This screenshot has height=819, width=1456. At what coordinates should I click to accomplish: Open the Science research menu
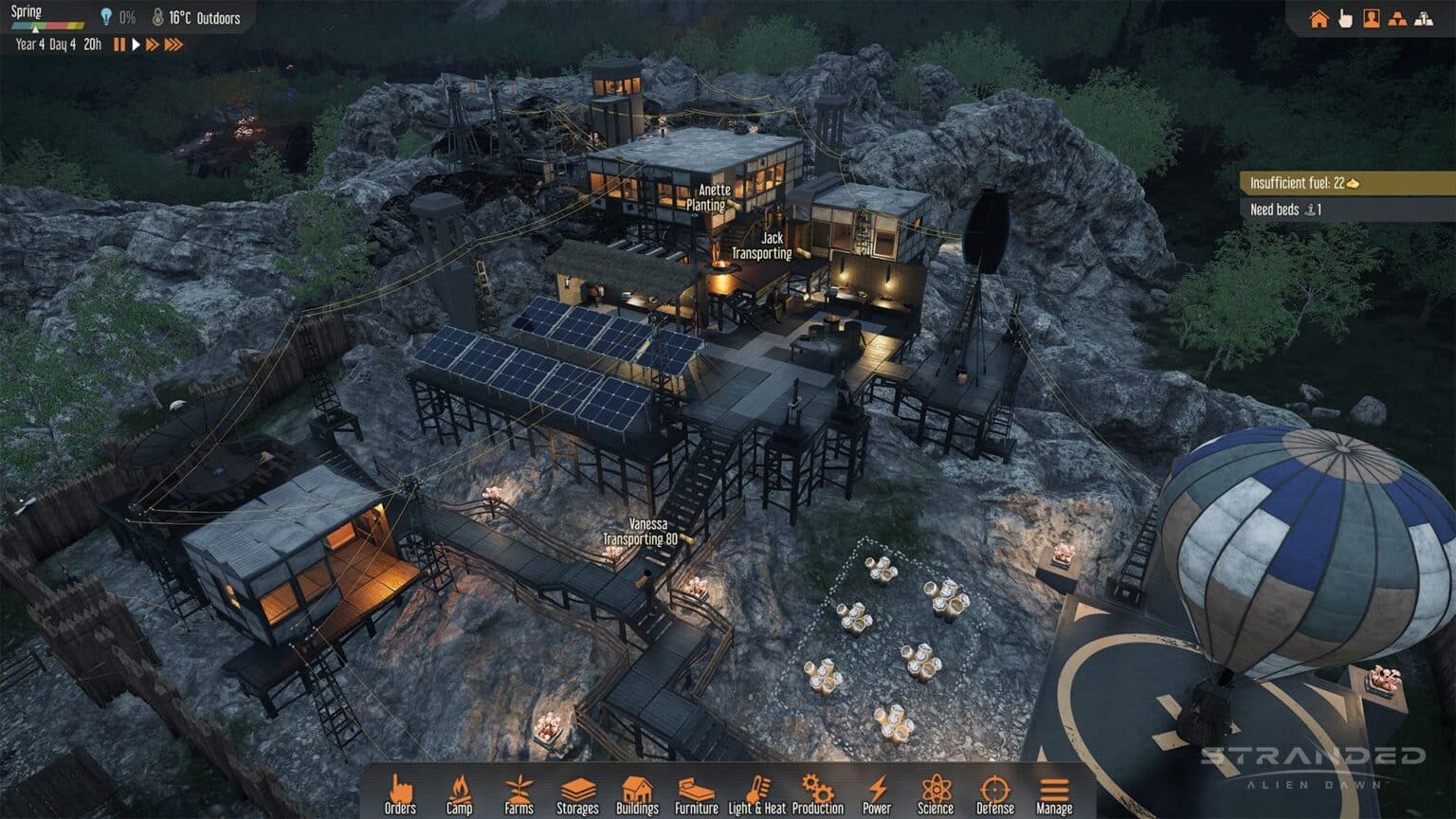[x=936, y=794]
